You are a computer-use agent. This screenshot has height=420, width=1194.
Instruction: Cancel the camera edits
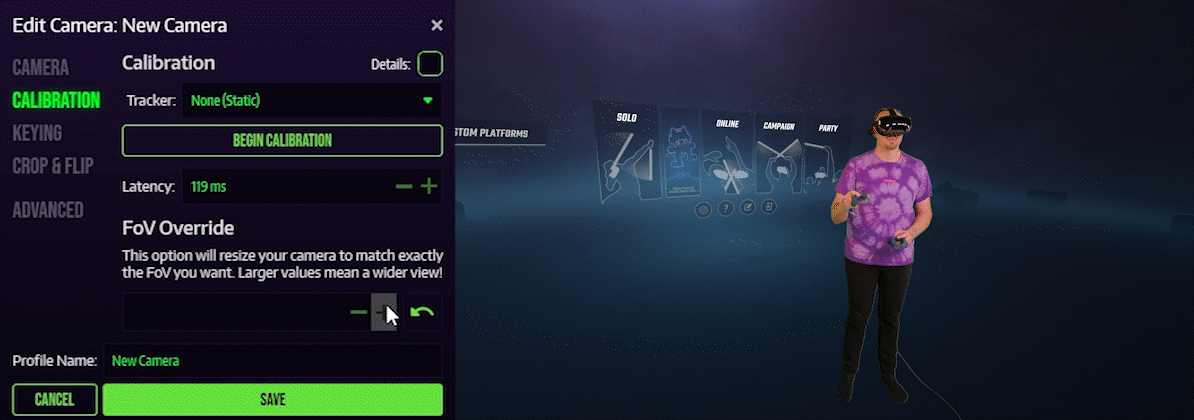[x=55, y=400]
